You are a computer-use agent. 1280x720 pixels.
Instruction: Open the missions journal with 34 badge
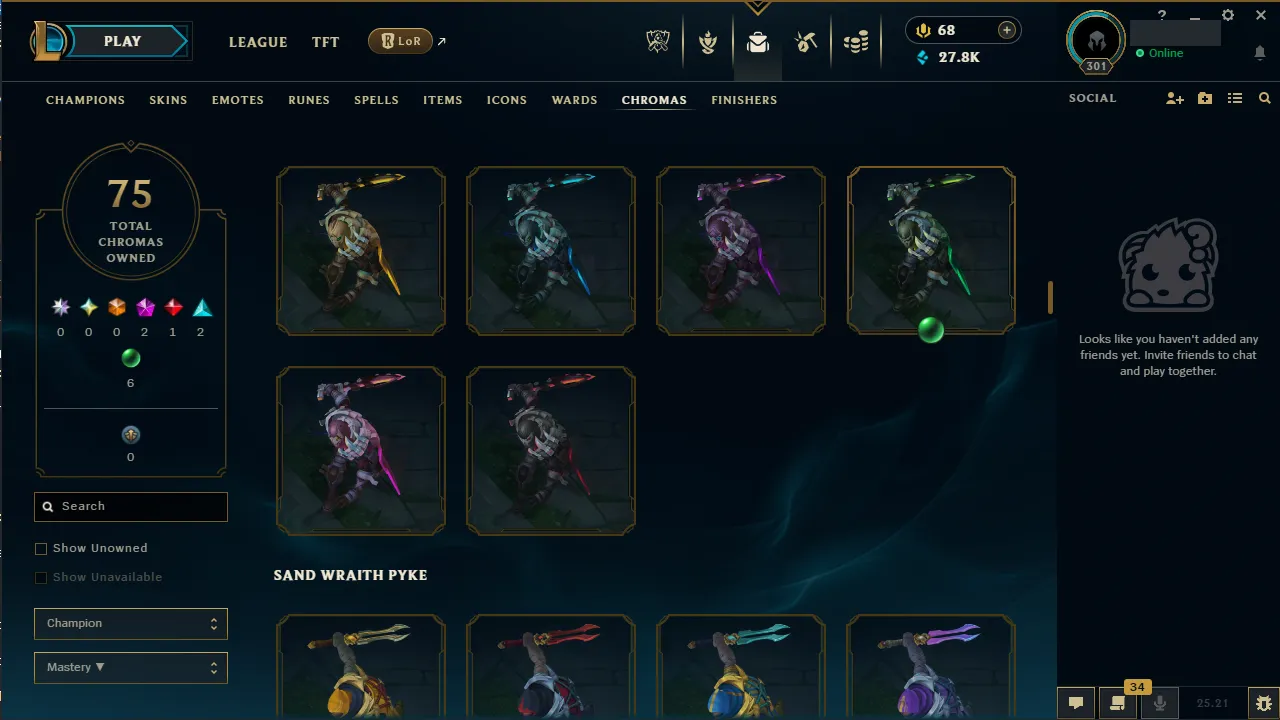[x=1117, y=702]
